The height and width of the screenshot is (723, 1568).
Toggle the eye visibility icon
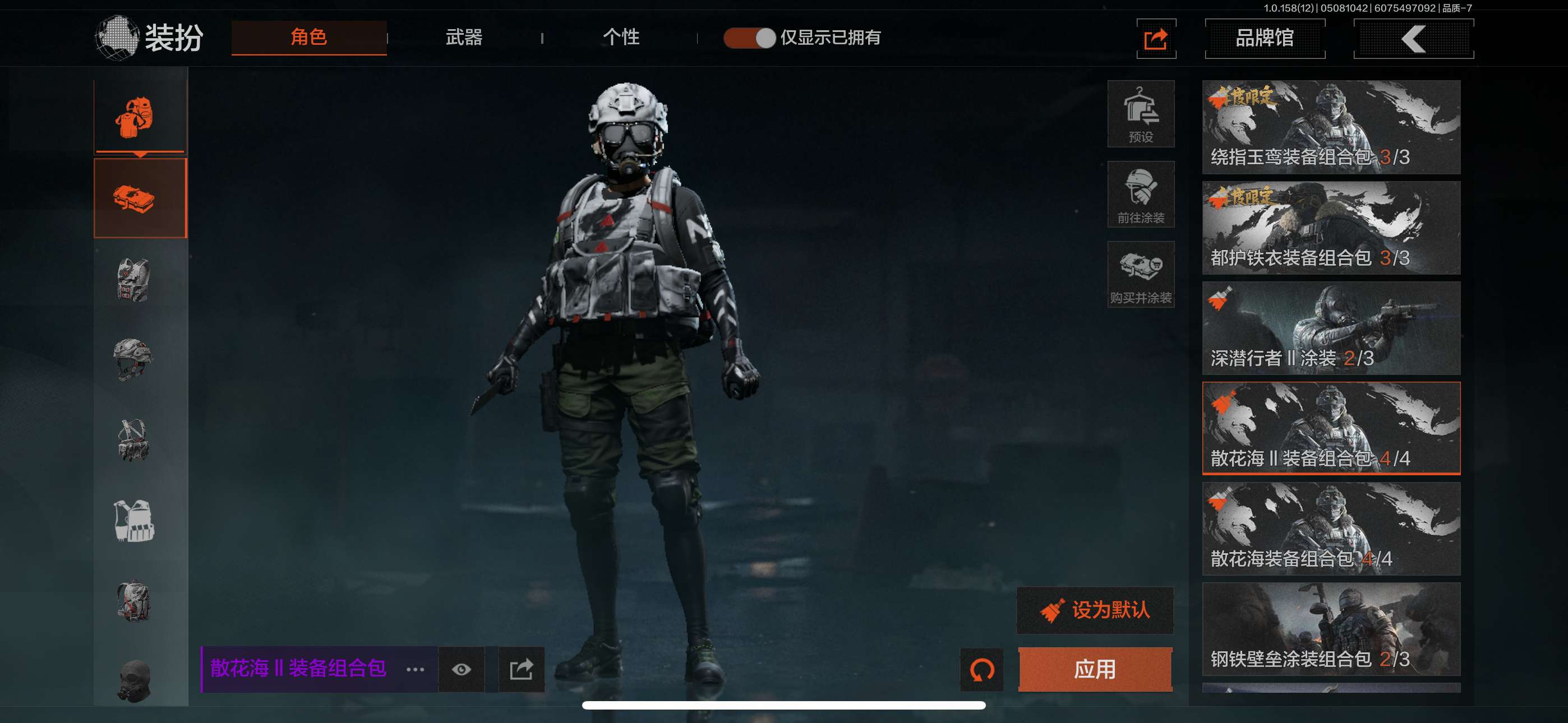pos(461,669)
